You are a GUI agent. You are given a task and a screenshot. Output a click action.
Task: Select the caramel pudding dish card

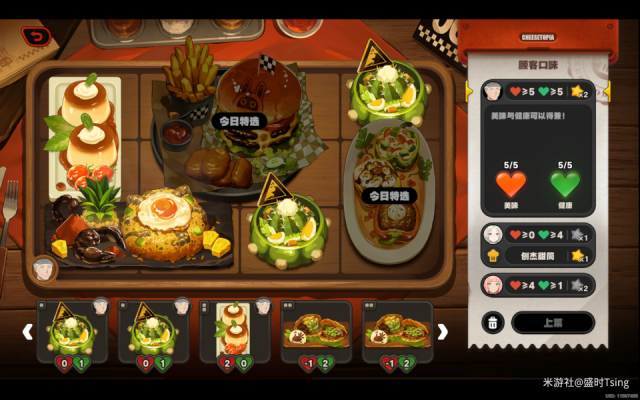point(233,331)
